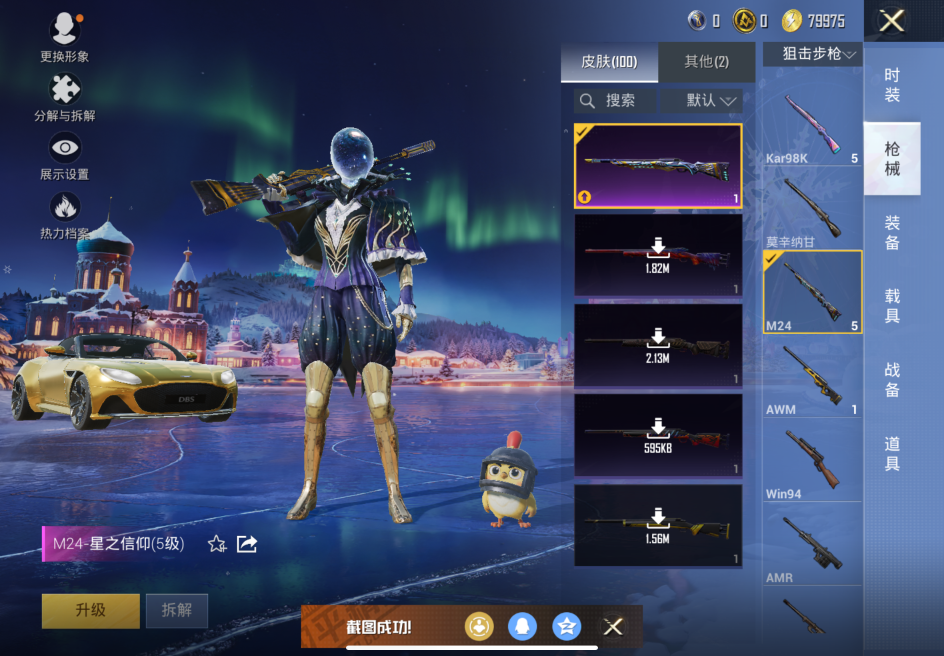Switch to the 时装 category
944x656 pixels.
892,85
